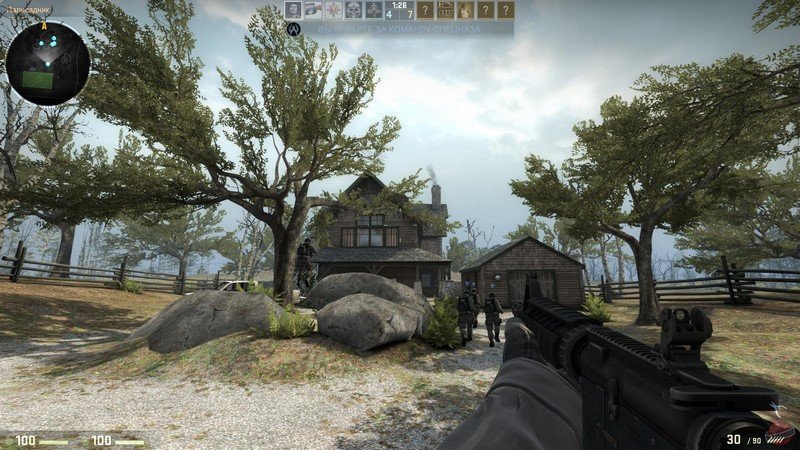Click the circular radar minimap
The image size is (800, 450).
coord(47,63)
